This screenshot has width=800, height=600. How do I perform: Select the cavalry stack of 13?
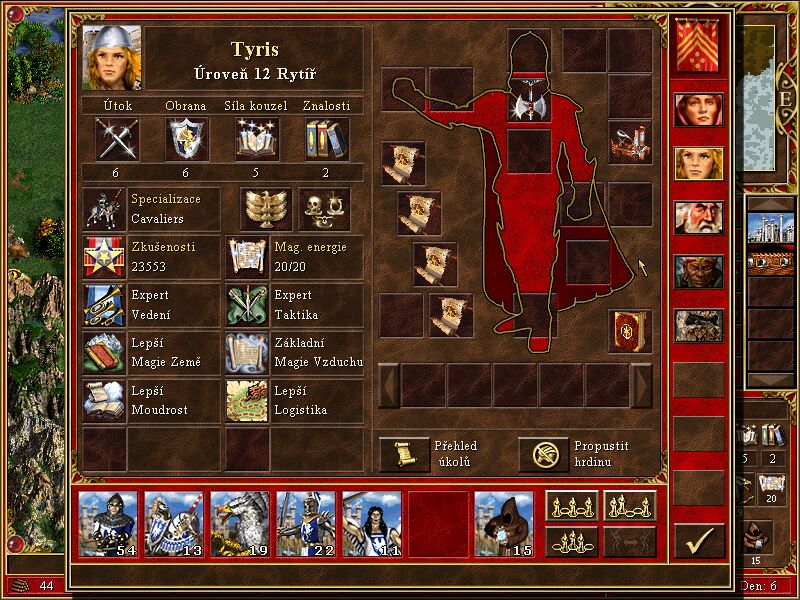point(174,524)
